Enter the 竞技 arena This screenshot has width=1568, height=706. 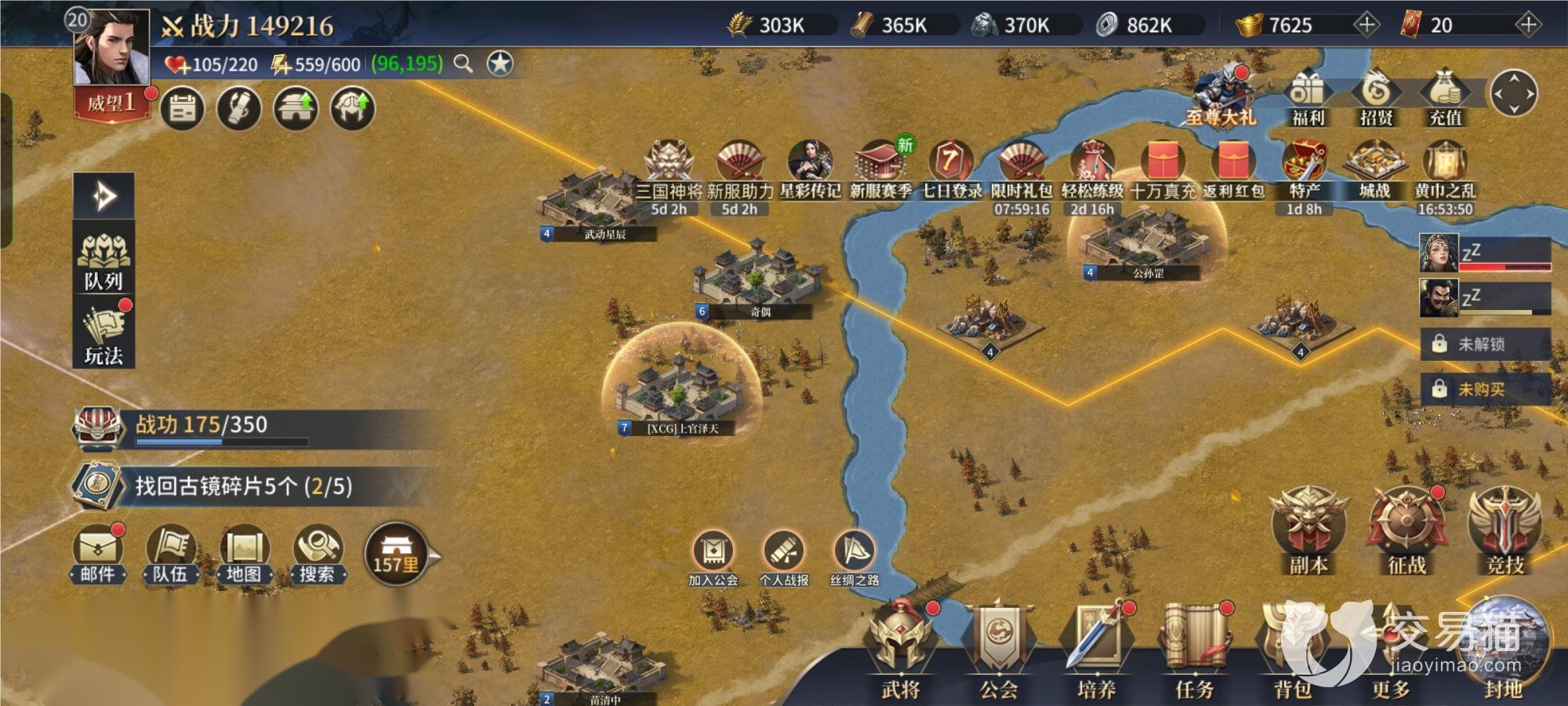(1504, 531)
